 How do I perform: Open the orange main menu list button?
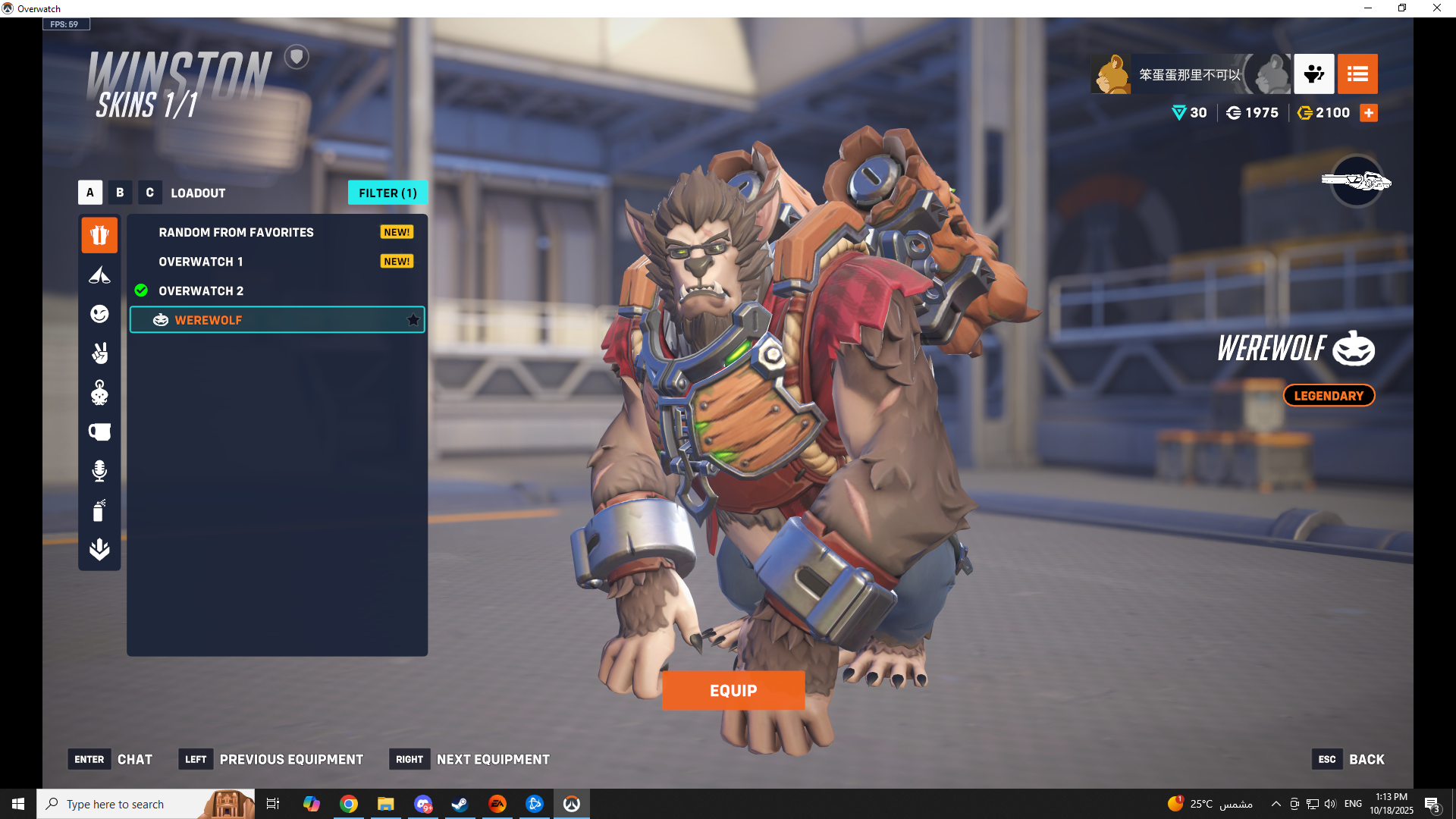point(1357,74)
